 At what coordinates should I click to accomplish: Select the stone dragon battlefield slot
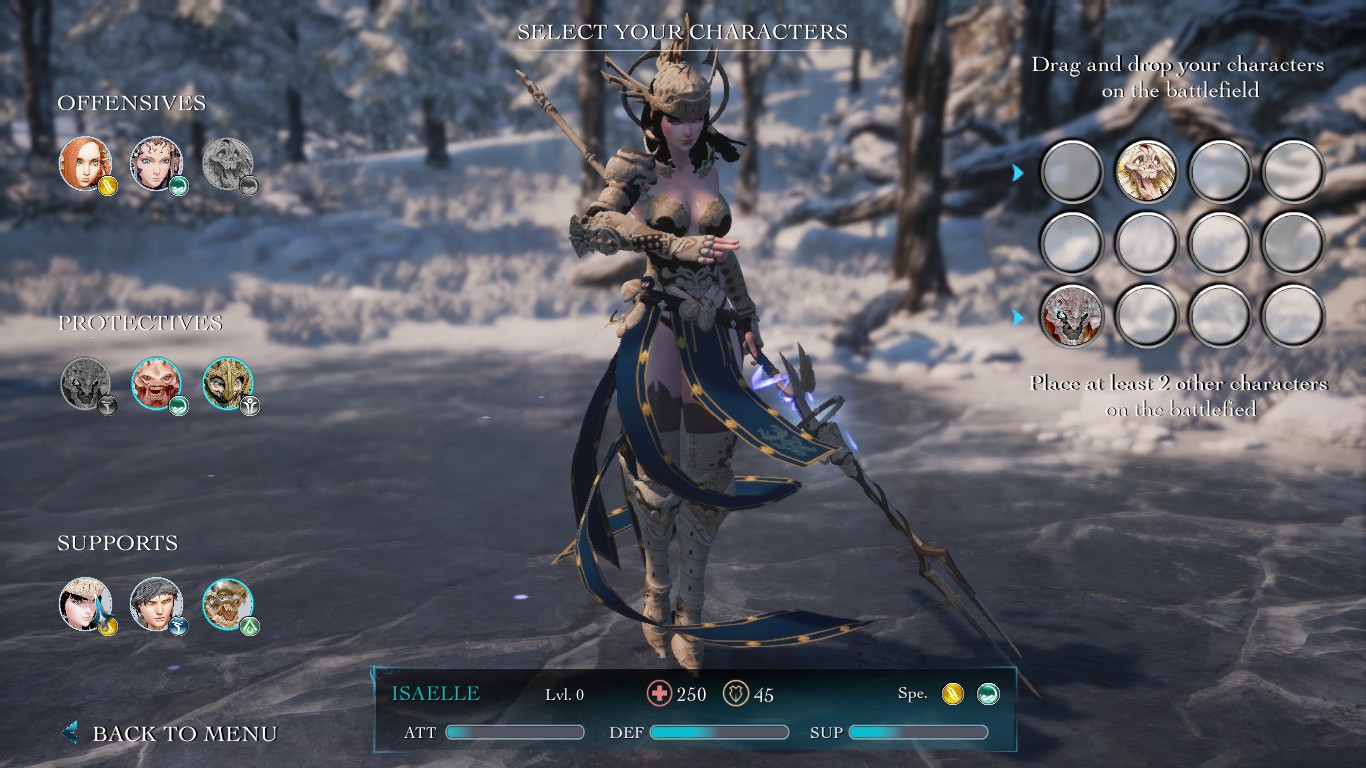1072,315
